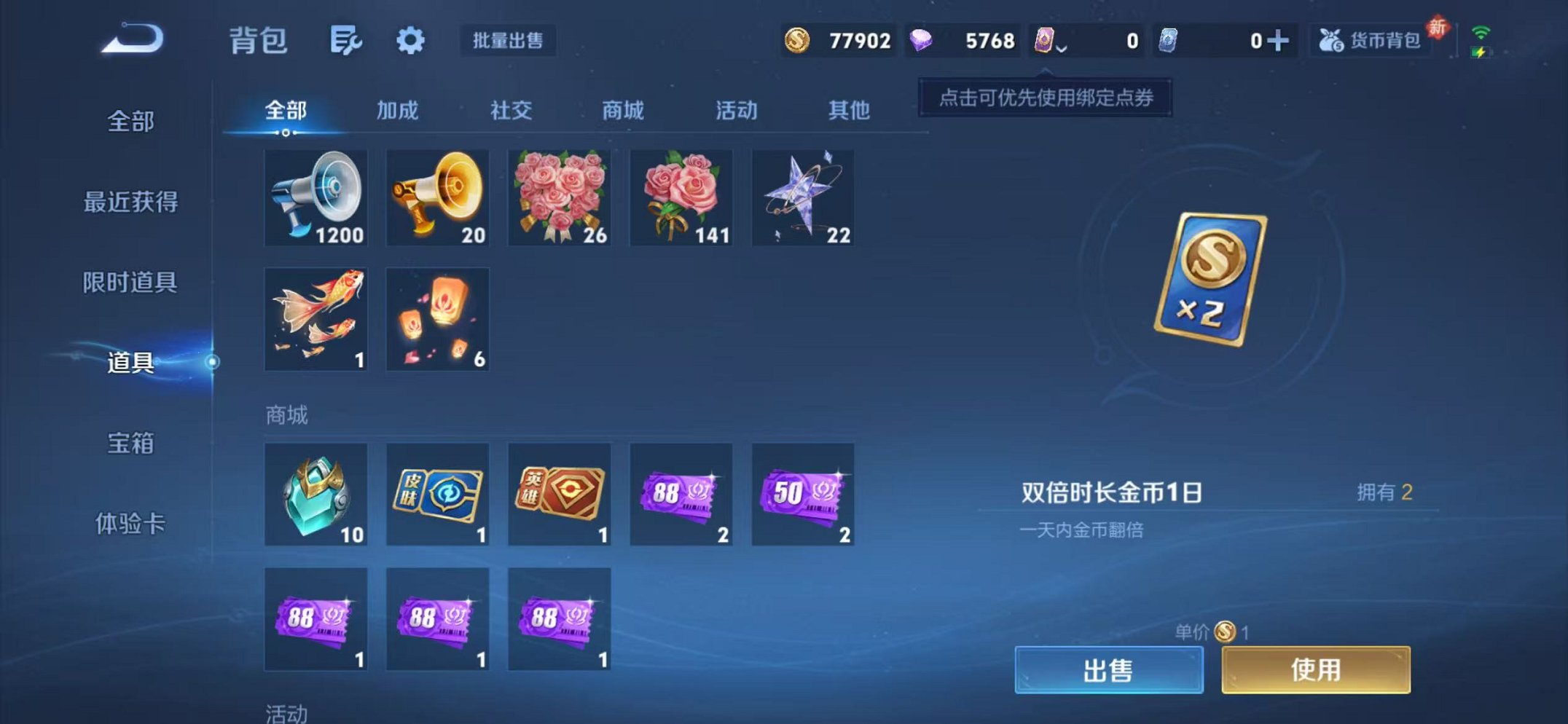Image resolution: width=1568 pixels, height=724 pixels.
Task: Open the gold coin currency display
Action: point(838,42)
